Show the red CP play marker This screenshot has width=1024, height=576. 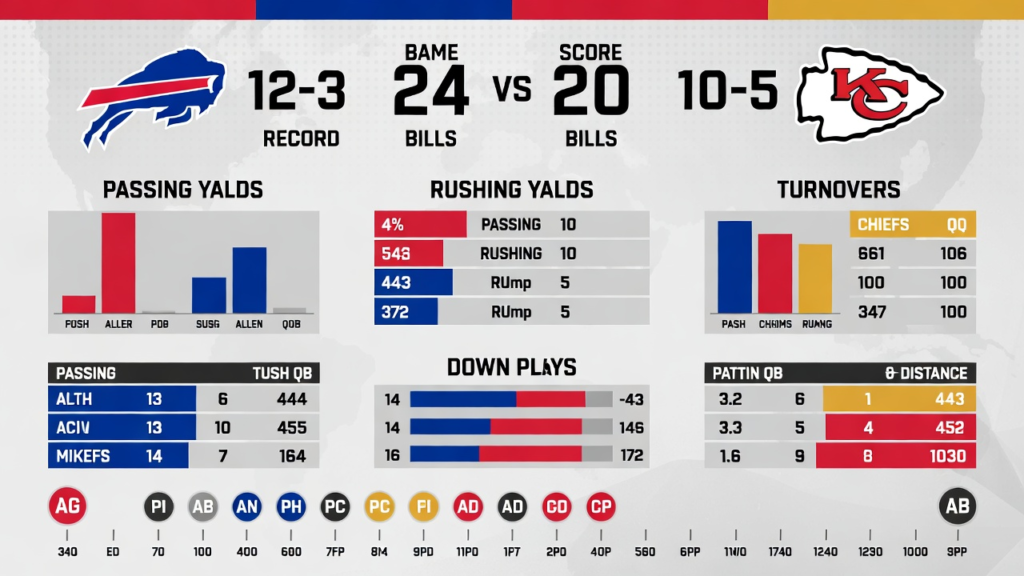coord(601,507)
